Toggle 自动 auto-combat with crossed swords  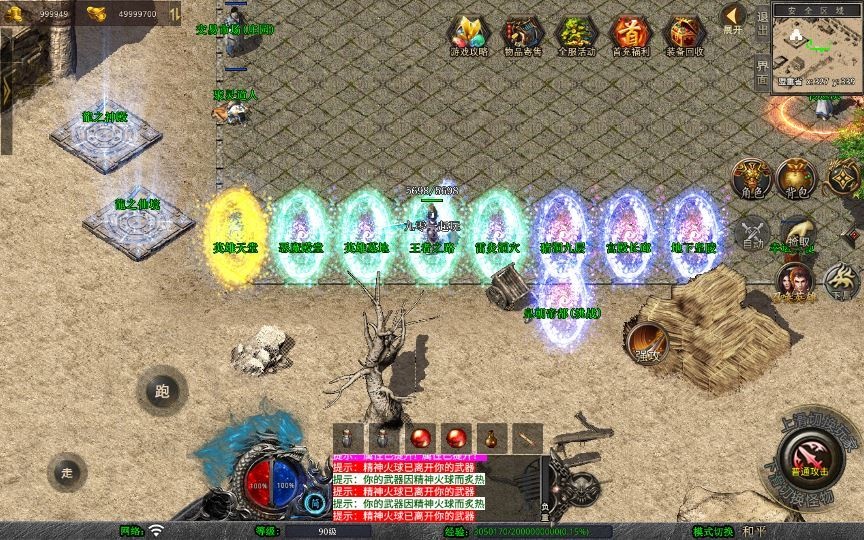click(x=752, y=237)
